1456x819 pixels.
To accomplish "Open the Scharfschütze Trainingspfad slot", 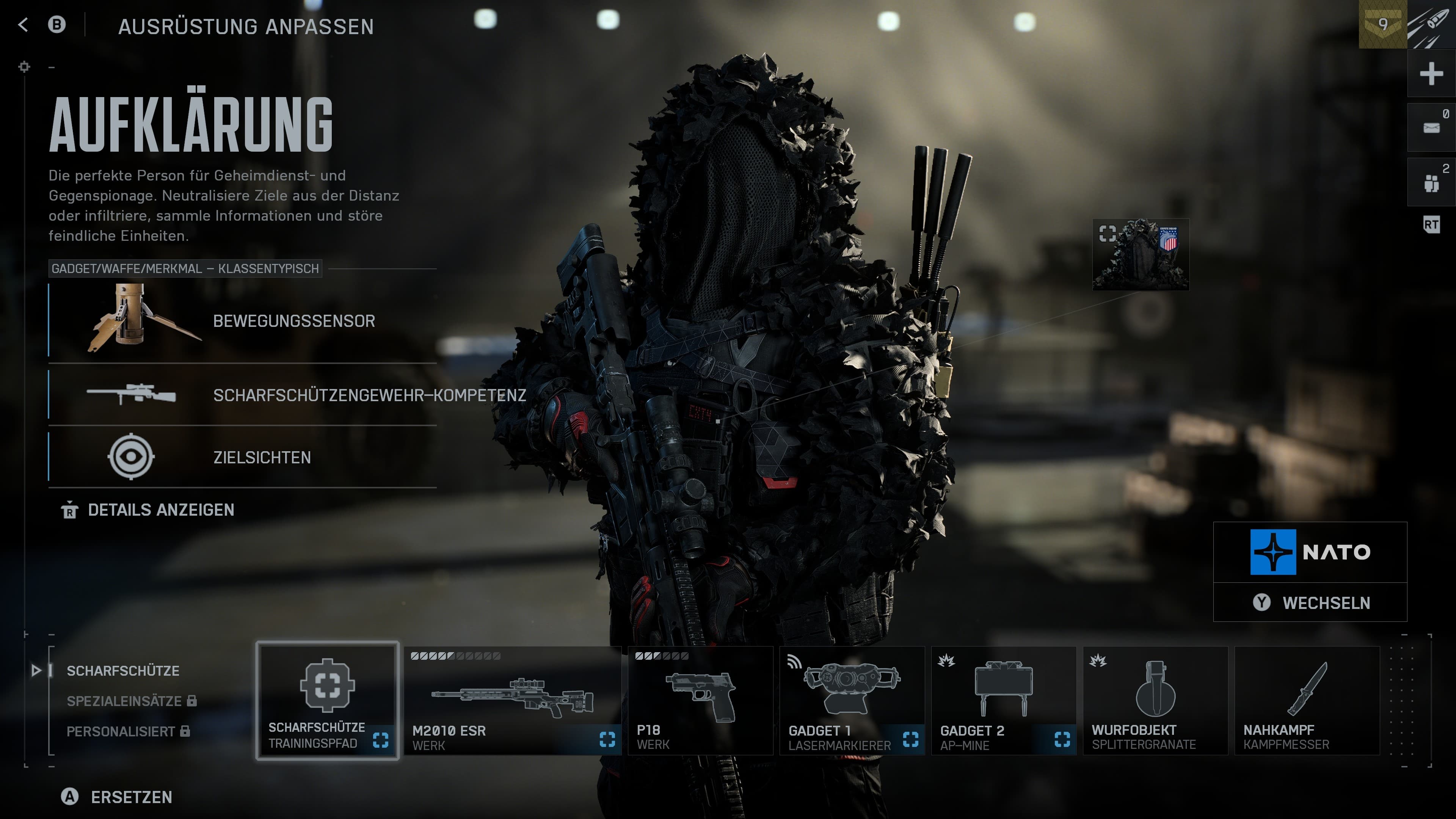I will click(x=327, y=701).
